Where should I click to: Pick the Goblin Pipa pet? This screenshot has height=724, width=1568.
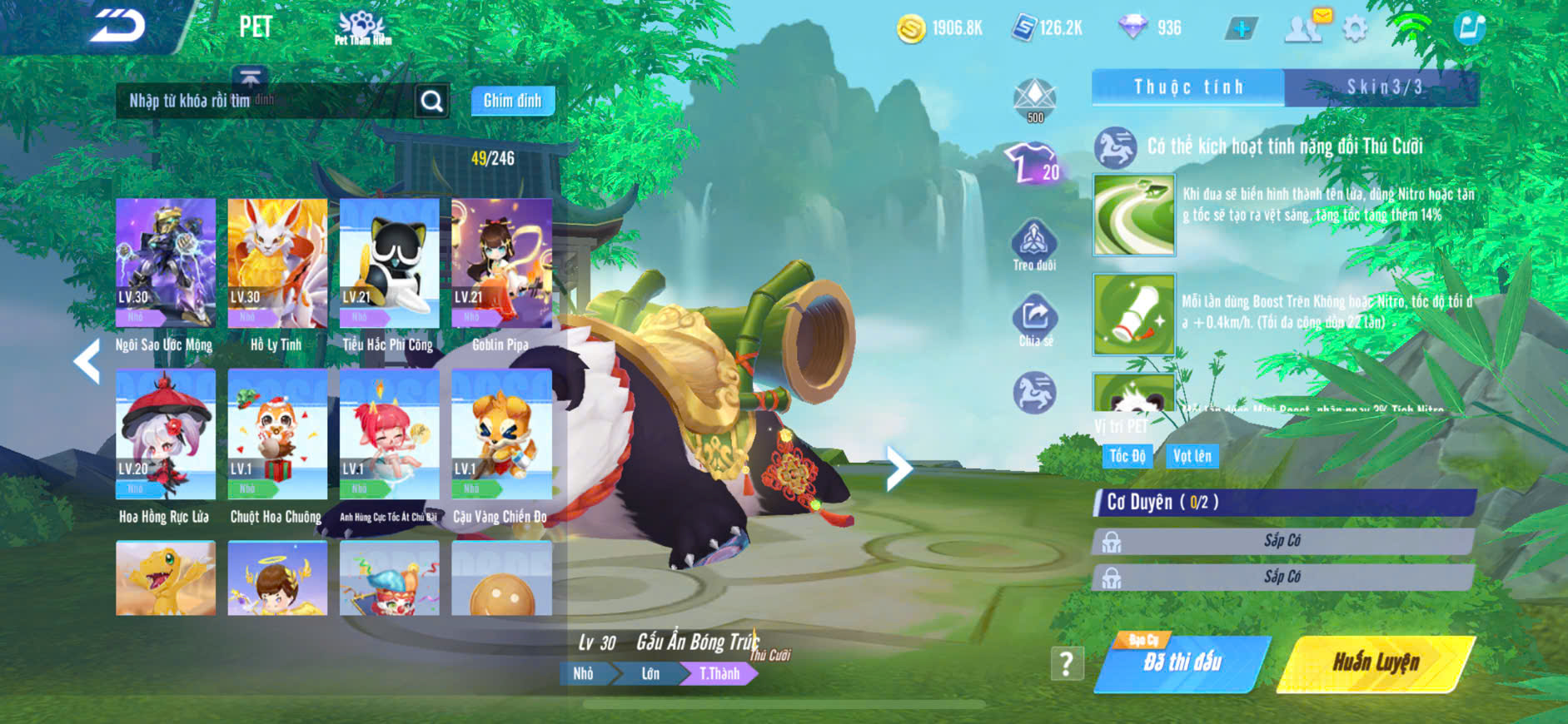501,262
